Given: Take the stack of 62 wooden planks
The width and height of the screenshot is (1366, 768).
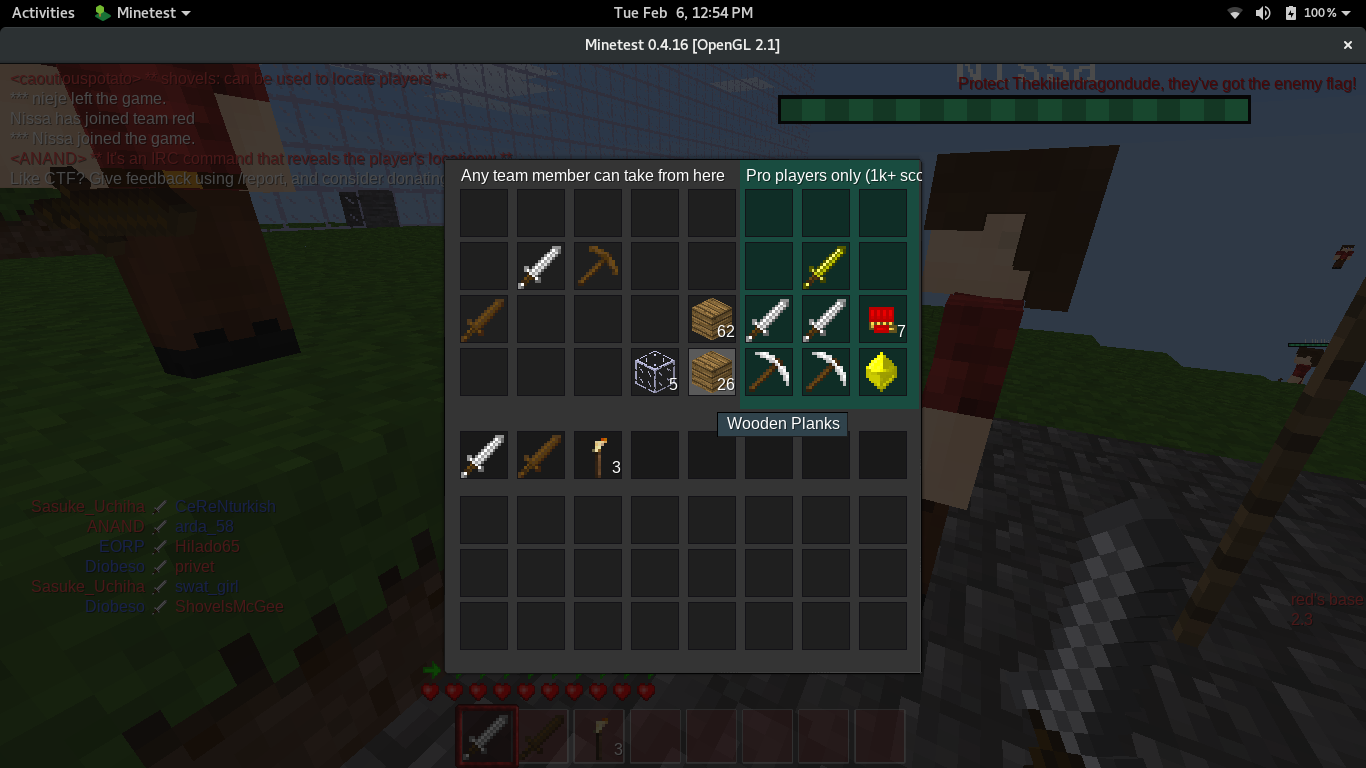Looking at the screenshot, I should 711,318.
